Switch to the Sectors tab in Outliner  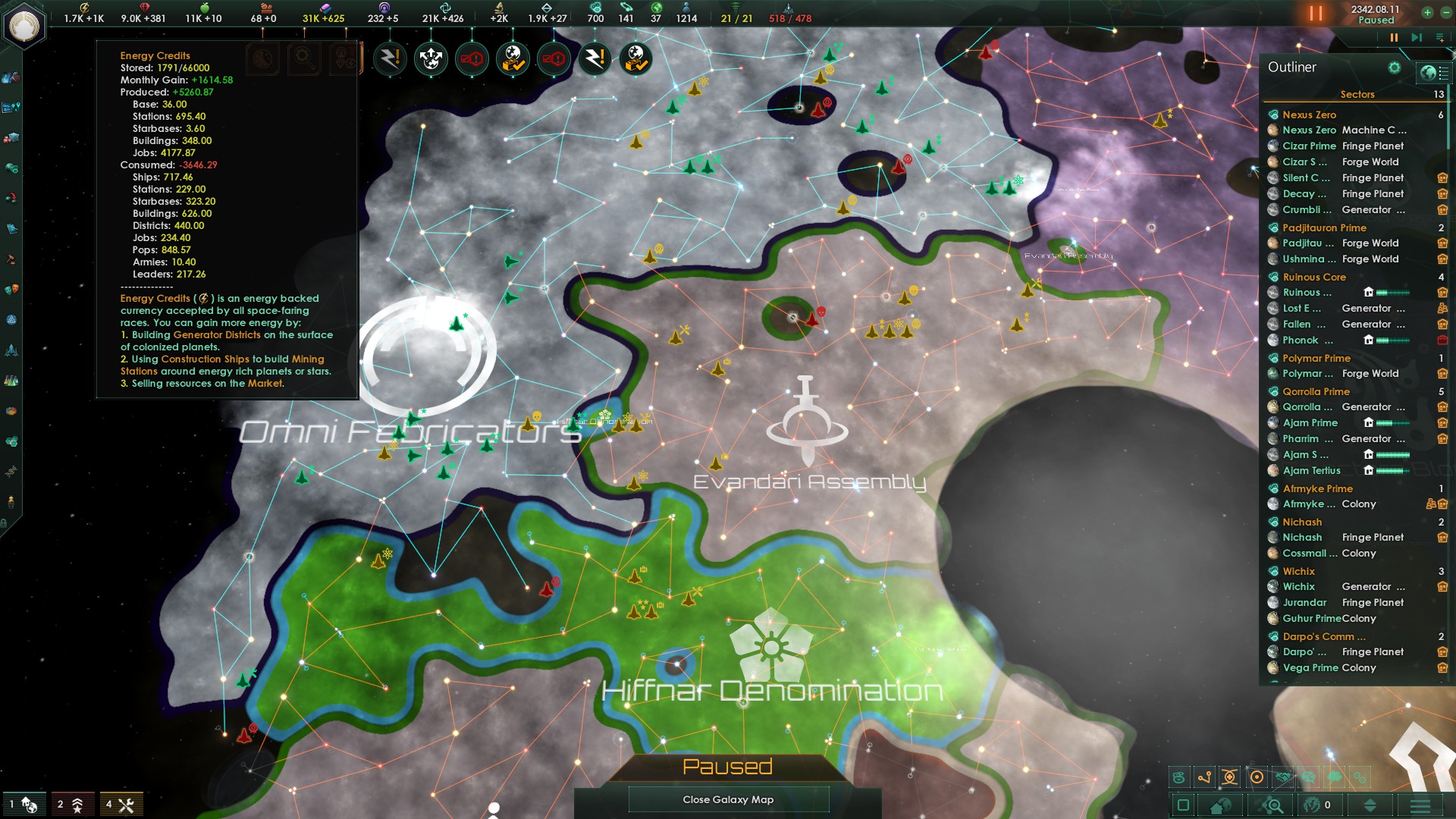(1357, 94)
